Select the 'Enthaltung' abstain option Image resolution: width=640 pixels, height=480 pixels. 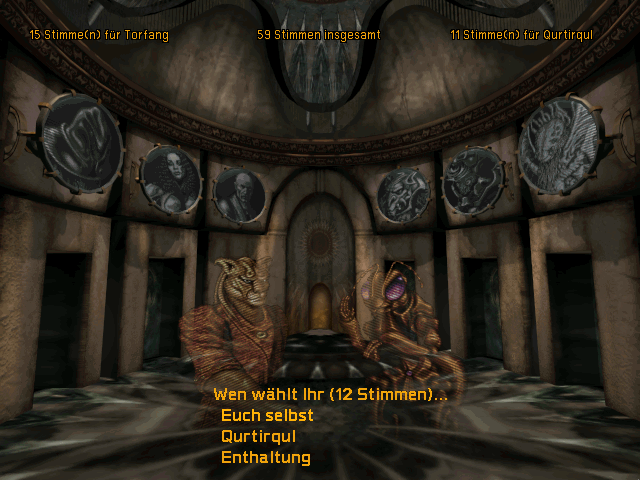[x=265, y=458]
